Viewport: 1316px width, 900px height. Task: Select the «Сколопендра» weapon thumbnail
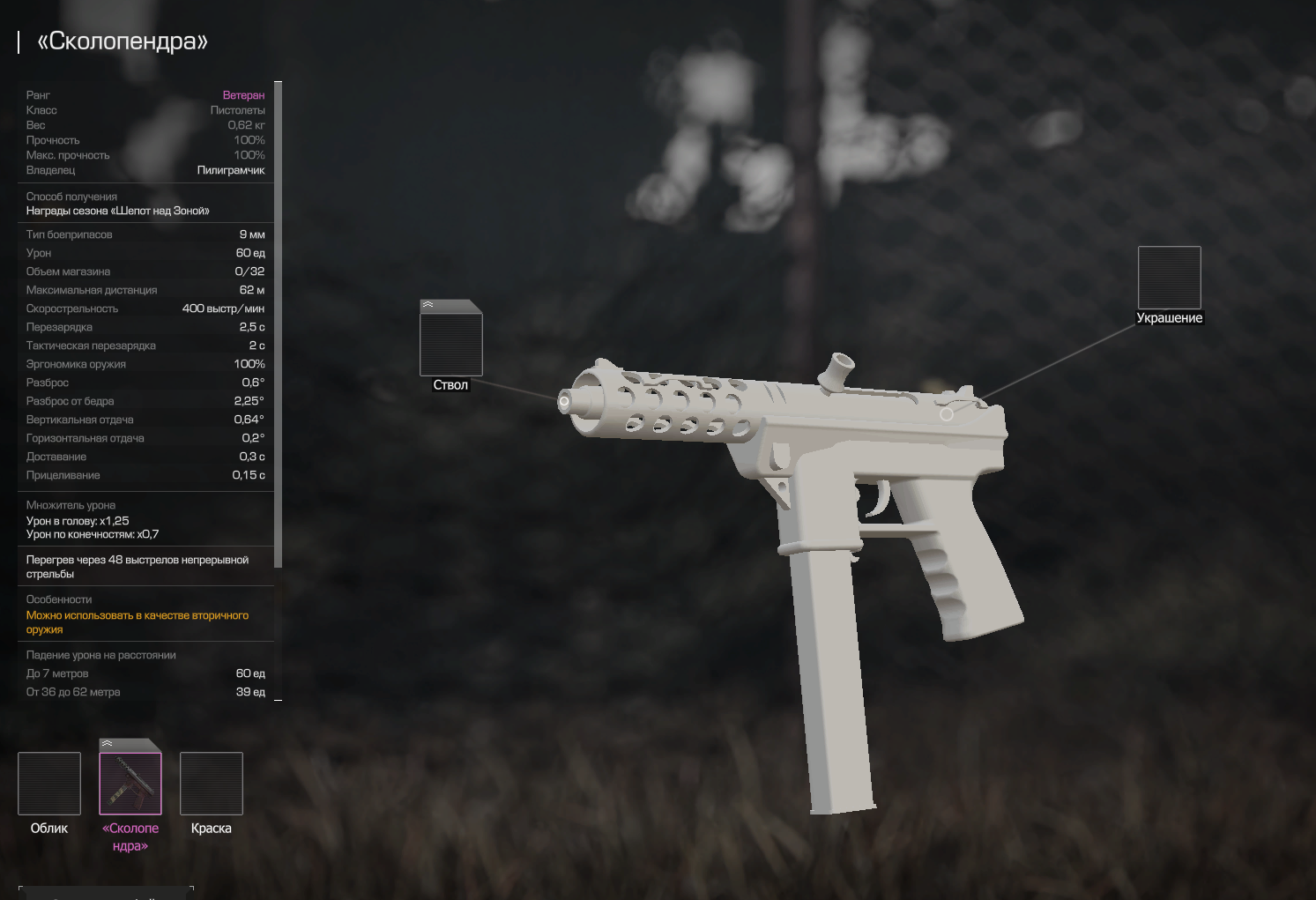point(130,783)
